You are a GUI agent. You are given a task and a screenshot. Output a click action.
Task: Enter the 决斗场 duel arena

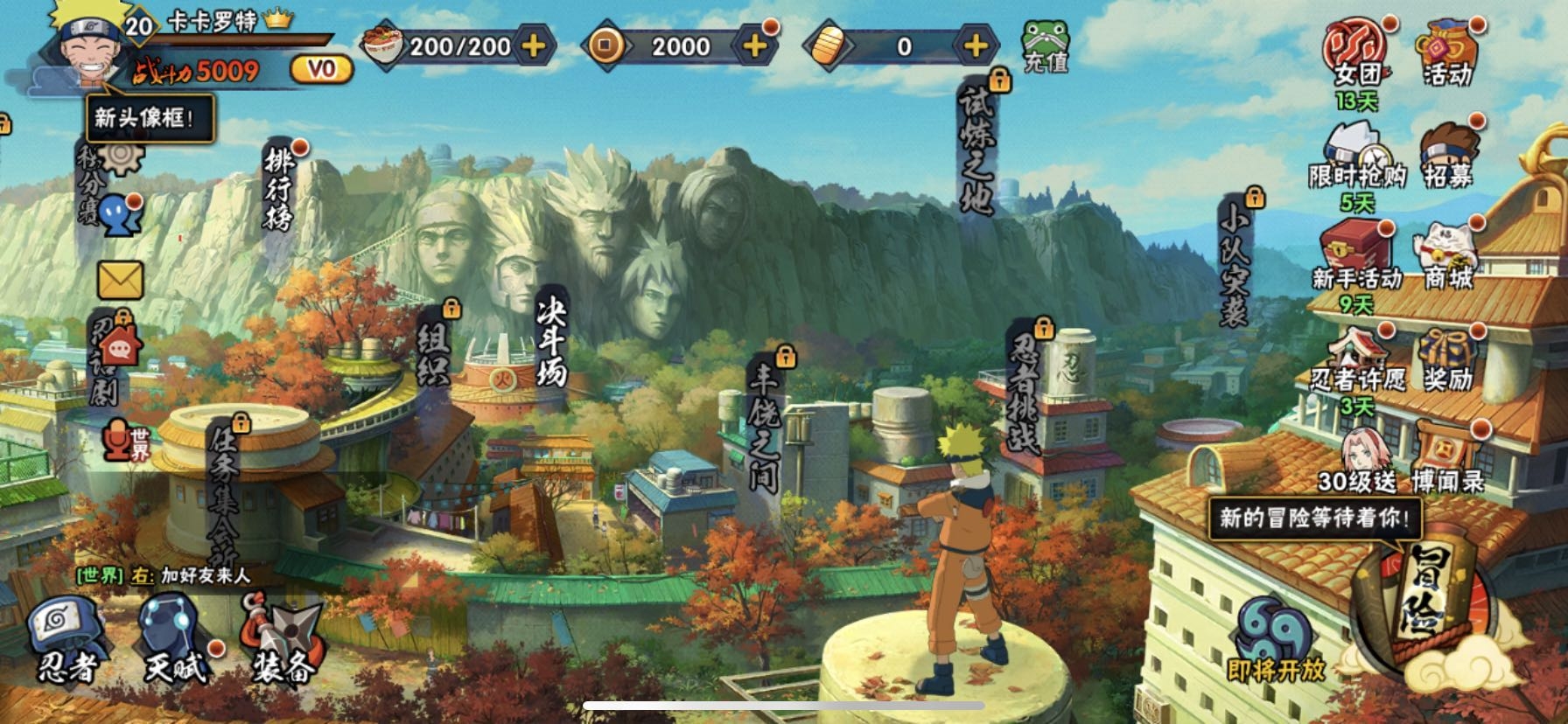552,343
